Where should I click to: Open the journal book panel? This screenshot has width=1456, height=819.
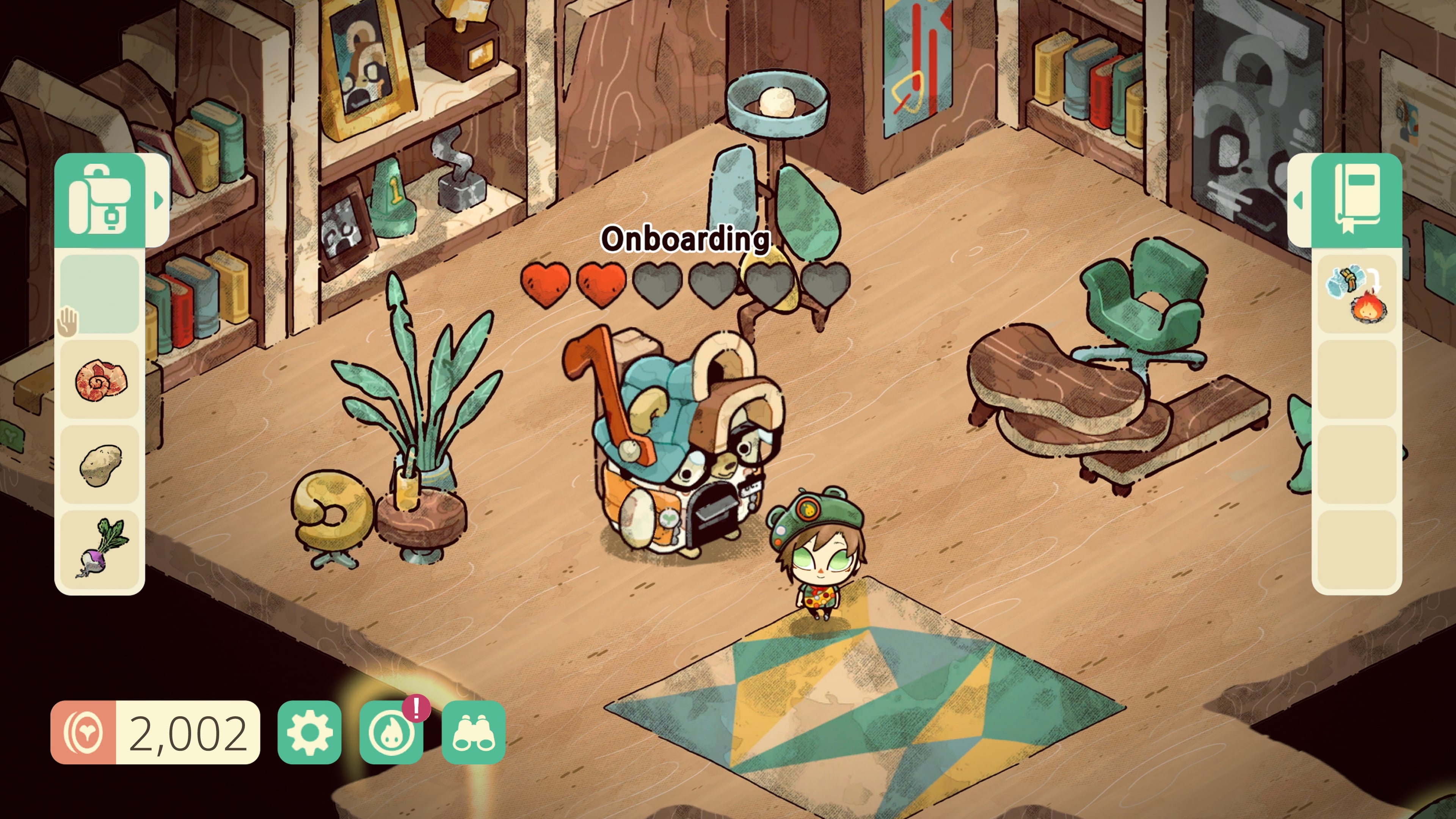click(x=1357, y=200)
